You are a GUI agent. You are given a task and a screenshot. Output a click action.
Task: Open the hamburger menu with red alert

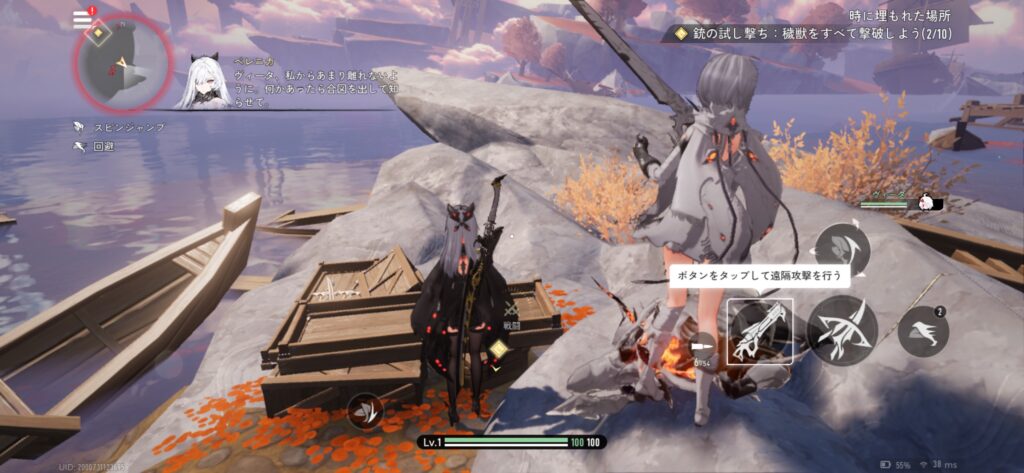[83, 19]
